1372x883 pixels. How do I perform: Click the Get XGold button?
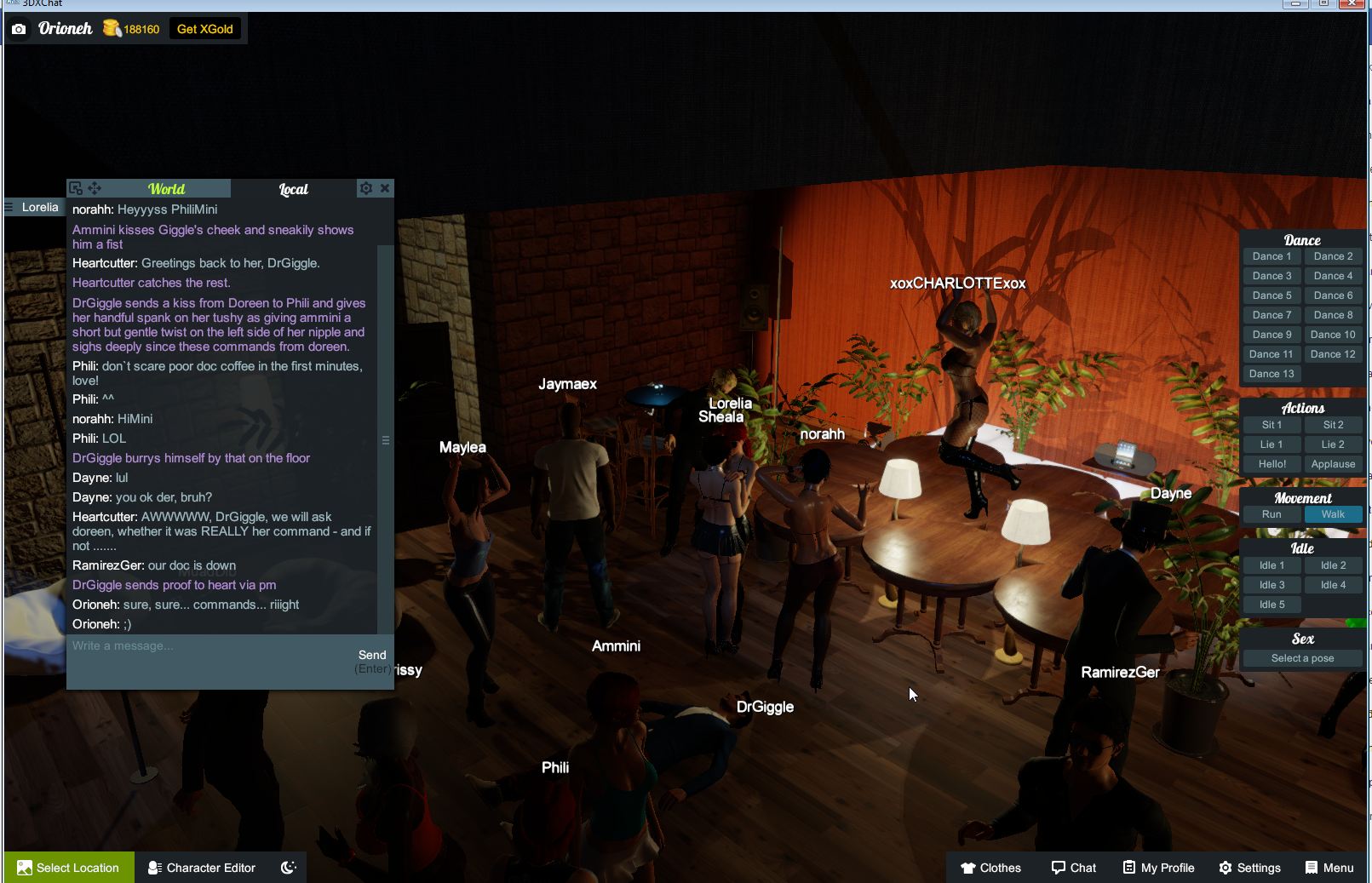[204, 28]
